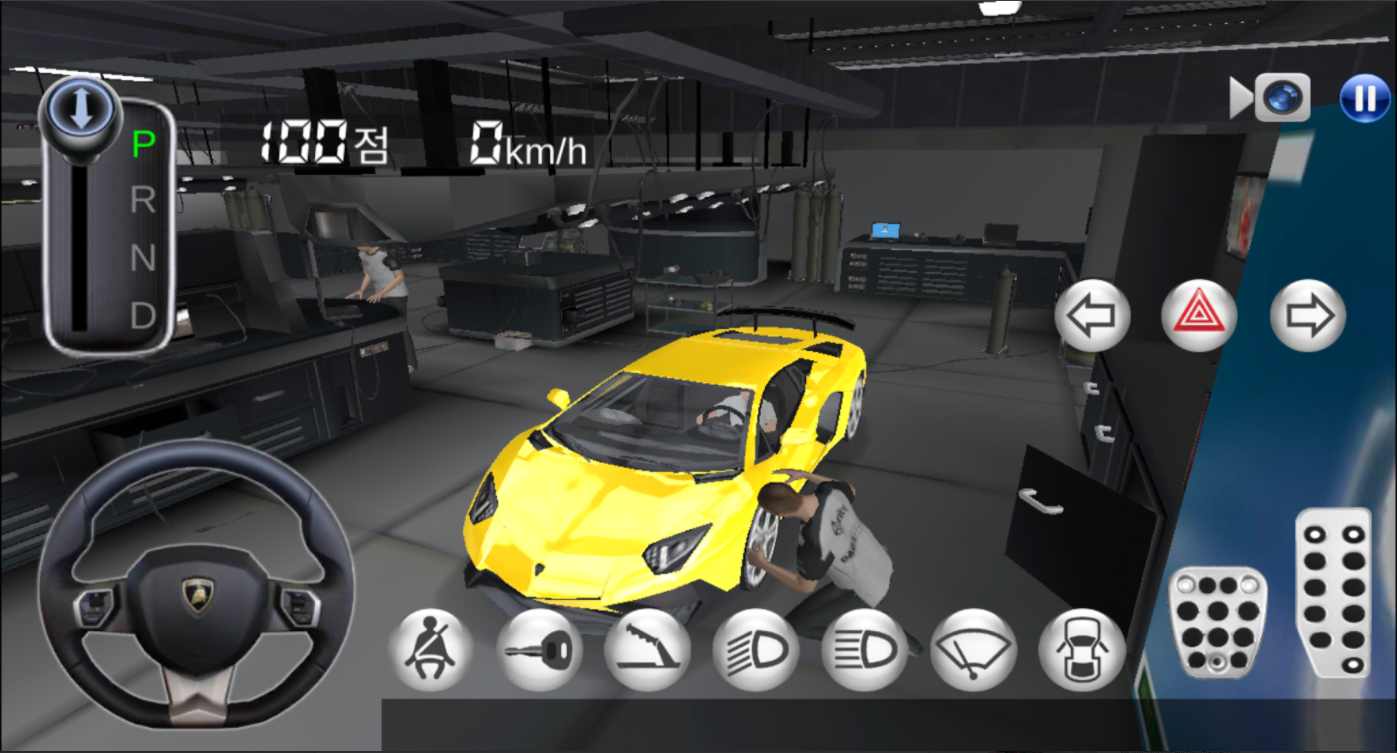Enable the hazard warning lights
Viewport: 1397px width, 753px height.
pos(1197,317)
